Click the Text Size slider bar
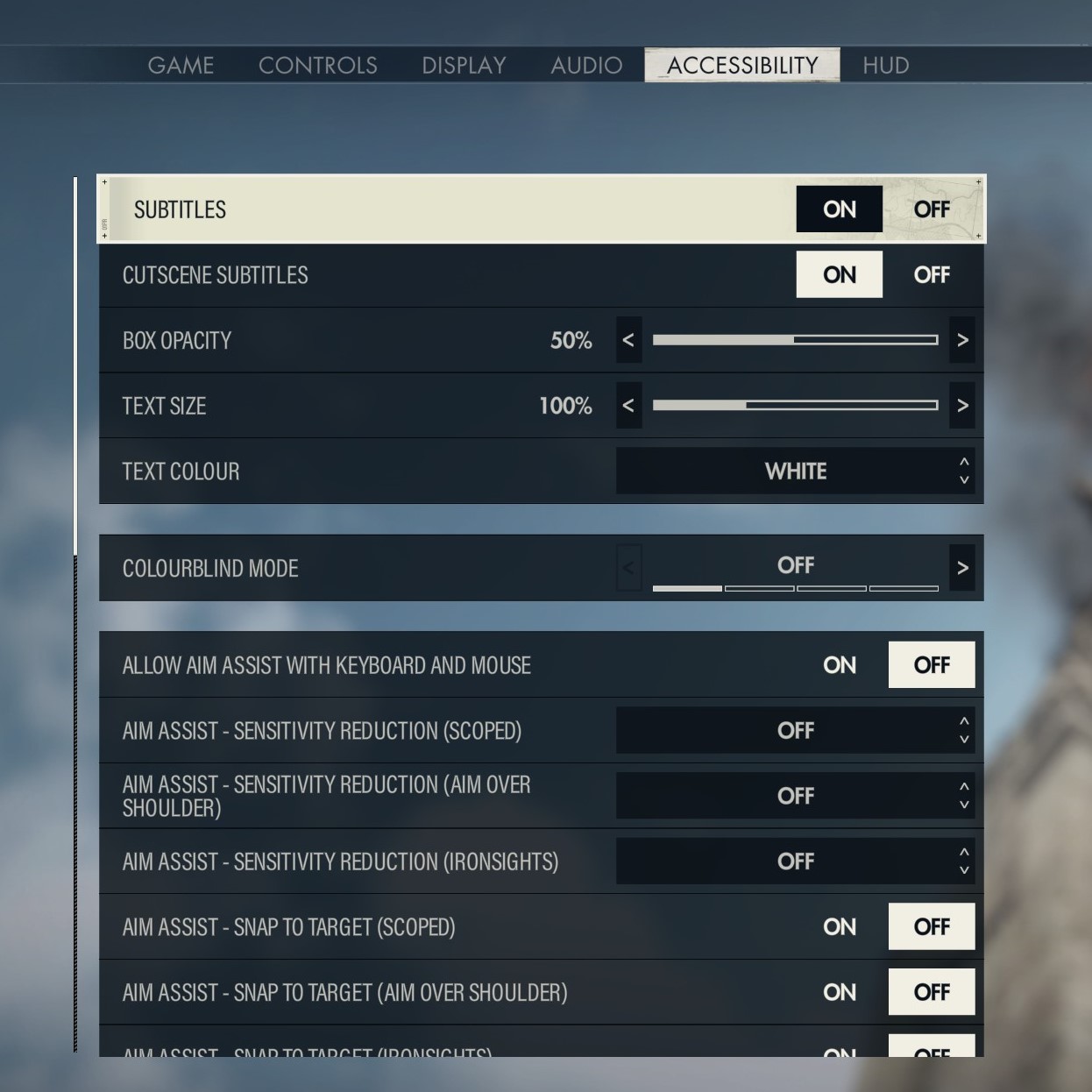The image size is (1092, 1092). coord(795,406)
